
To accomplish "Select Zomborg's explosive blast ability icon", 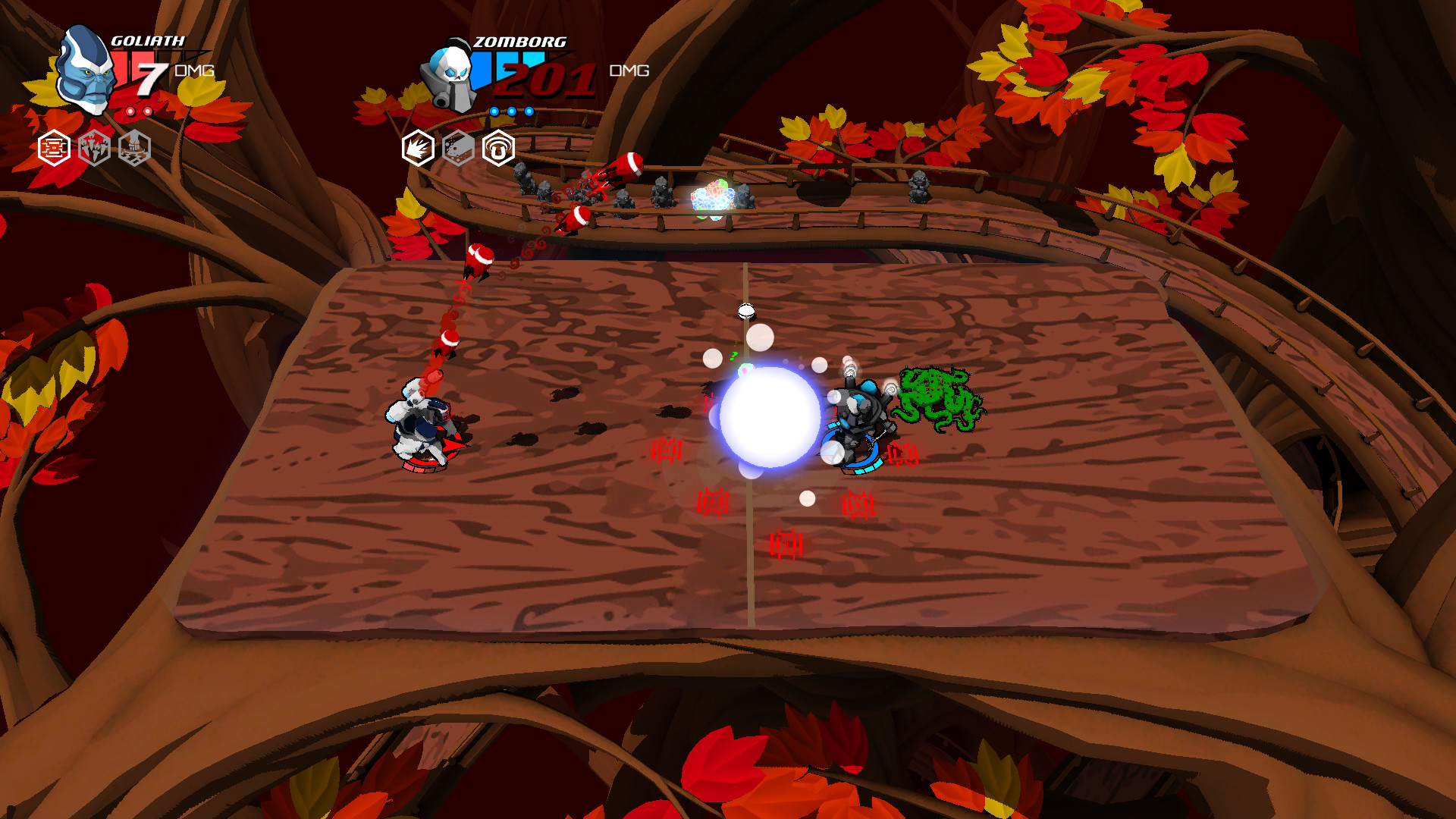I will click(418, 147).
